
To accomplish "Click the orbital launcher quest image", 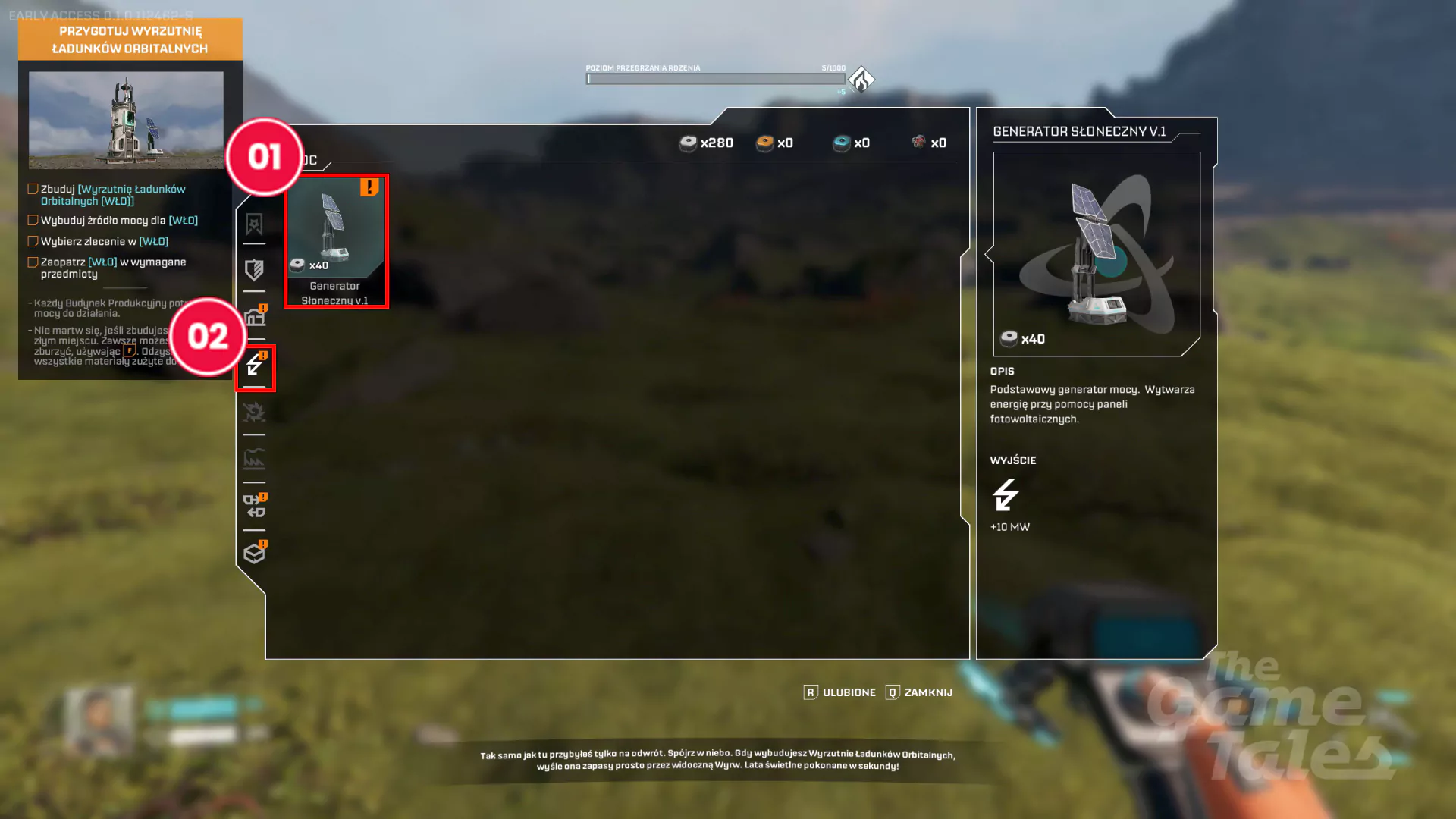I will pyautogui.click(x=126, y=120).
